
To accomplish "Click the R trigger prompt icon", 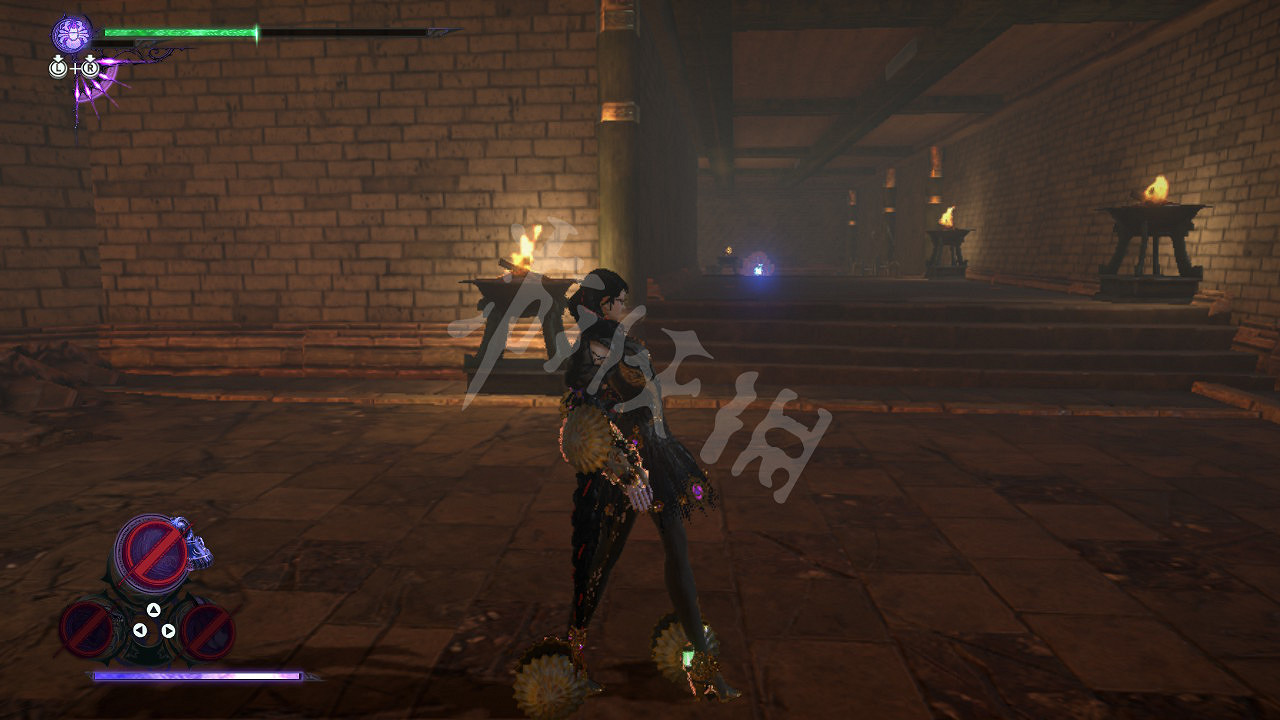I will click(x=90, y=68).
